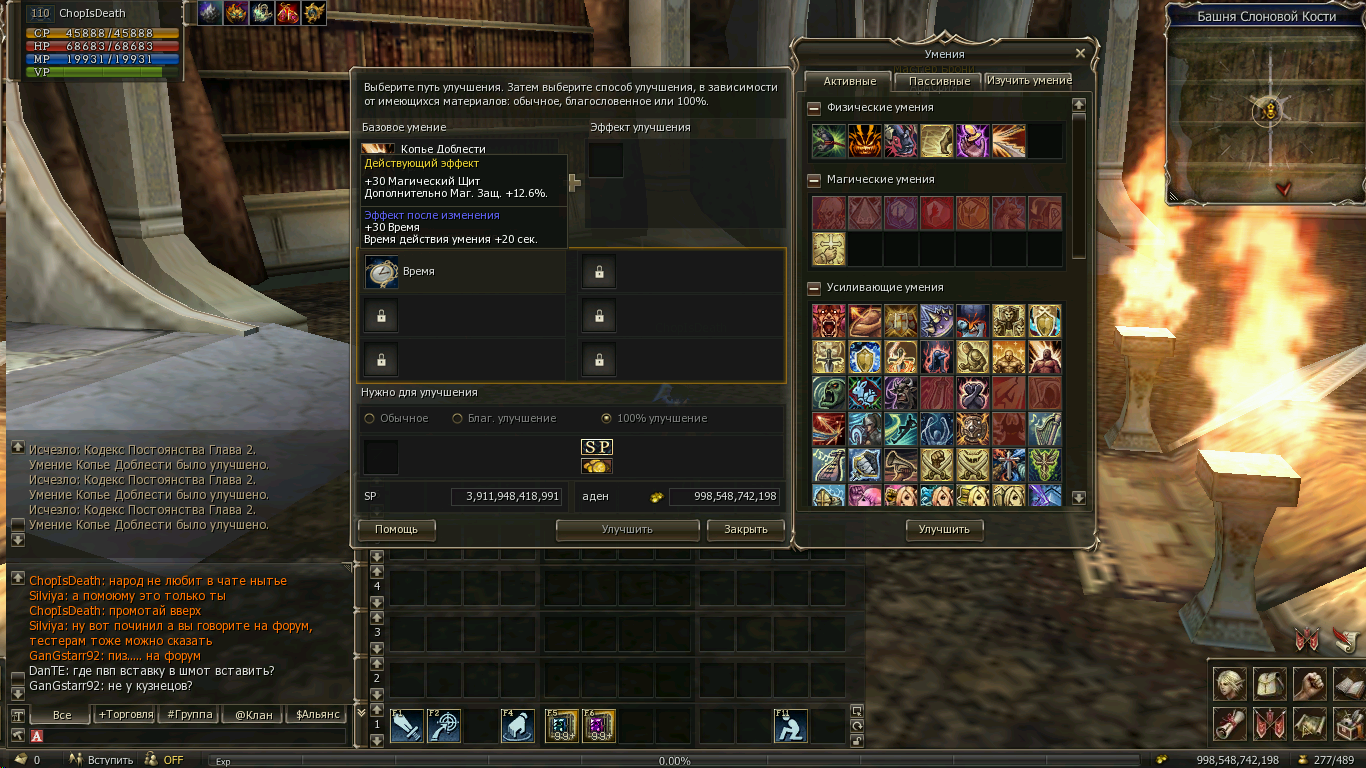Screen dimensions: 1366x768
Task: Close the enchant dialog with Закрыть
Action: 745,529
